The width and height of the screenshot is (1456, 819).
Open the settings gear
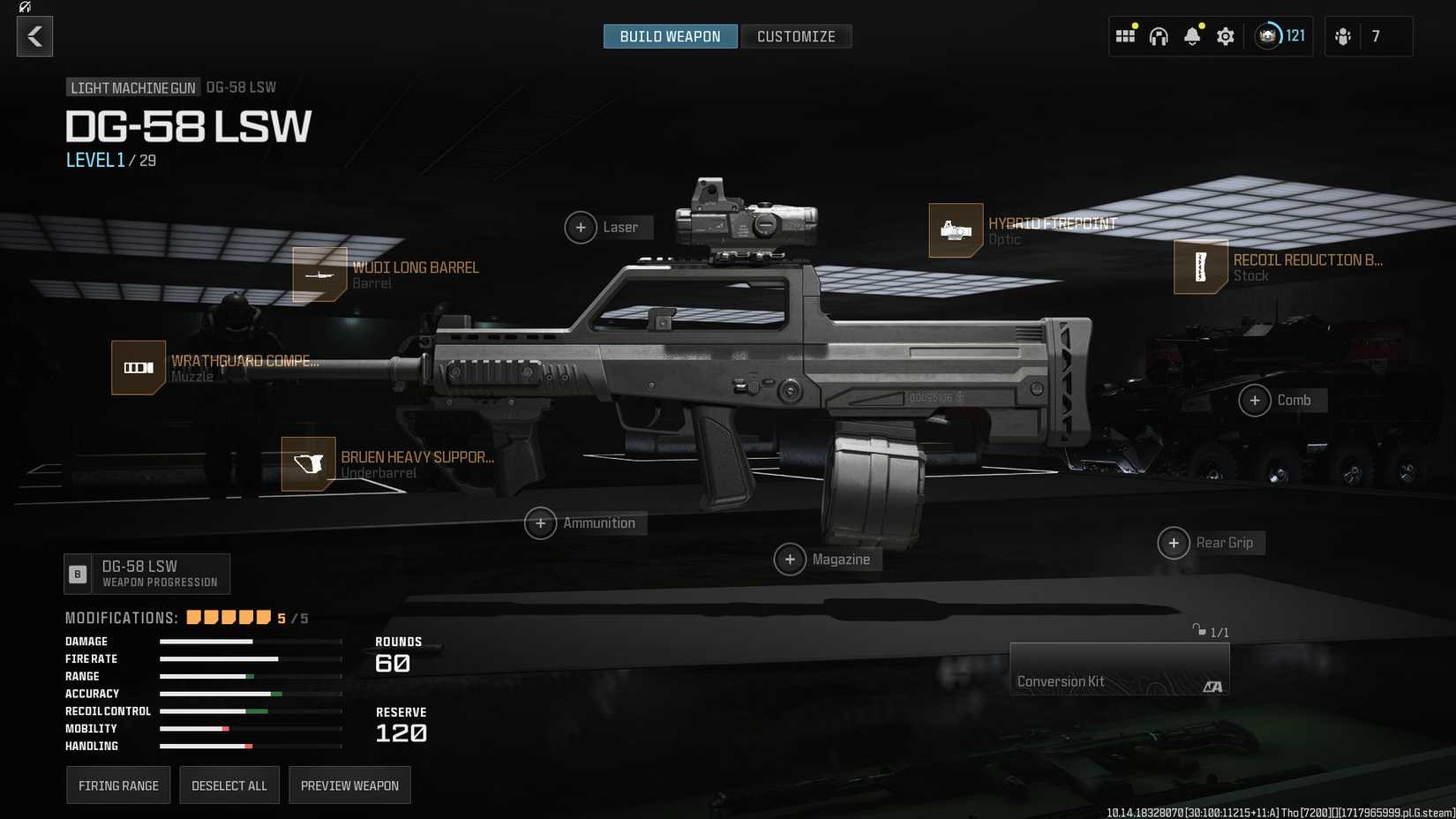coord(1225,36)
